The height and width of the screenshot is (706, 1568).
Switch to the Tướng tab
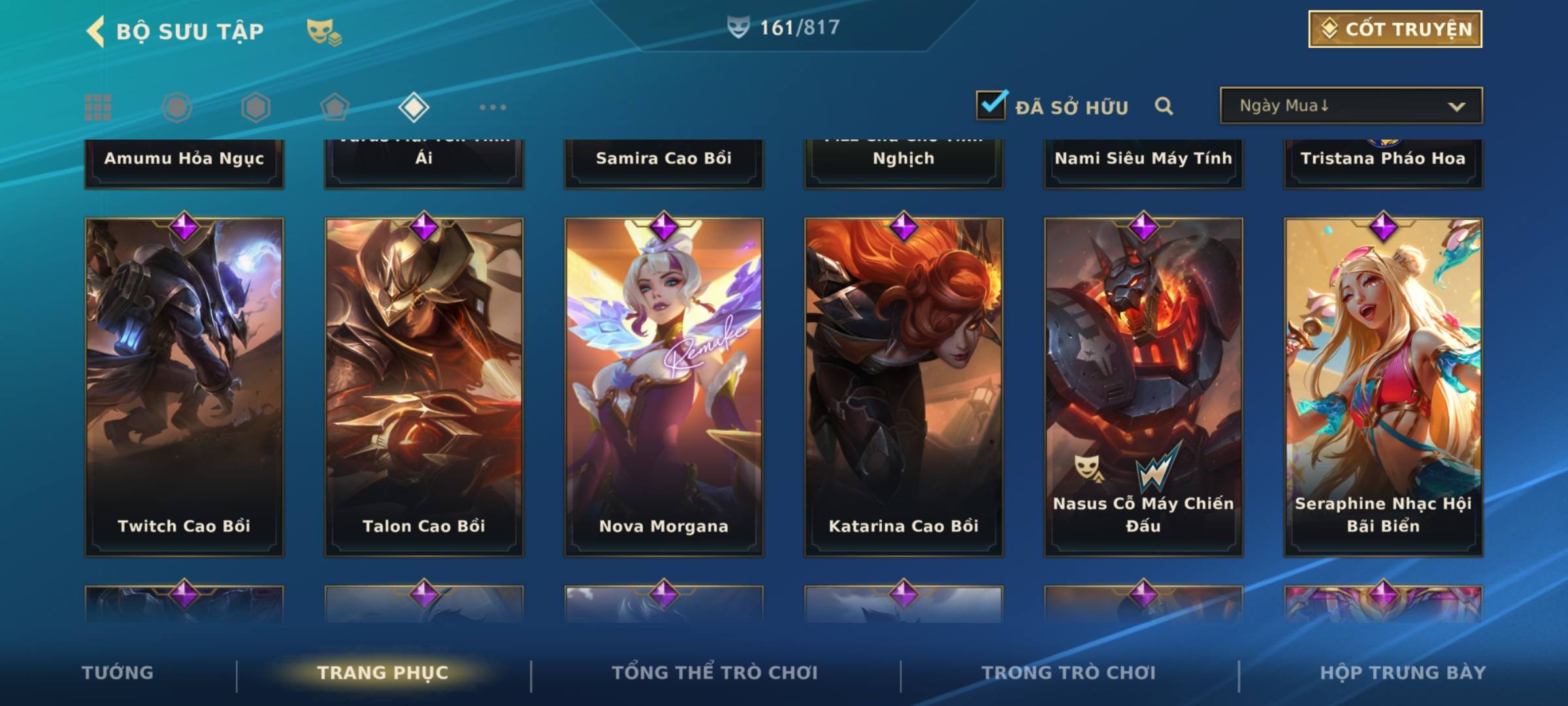[118, 673]
